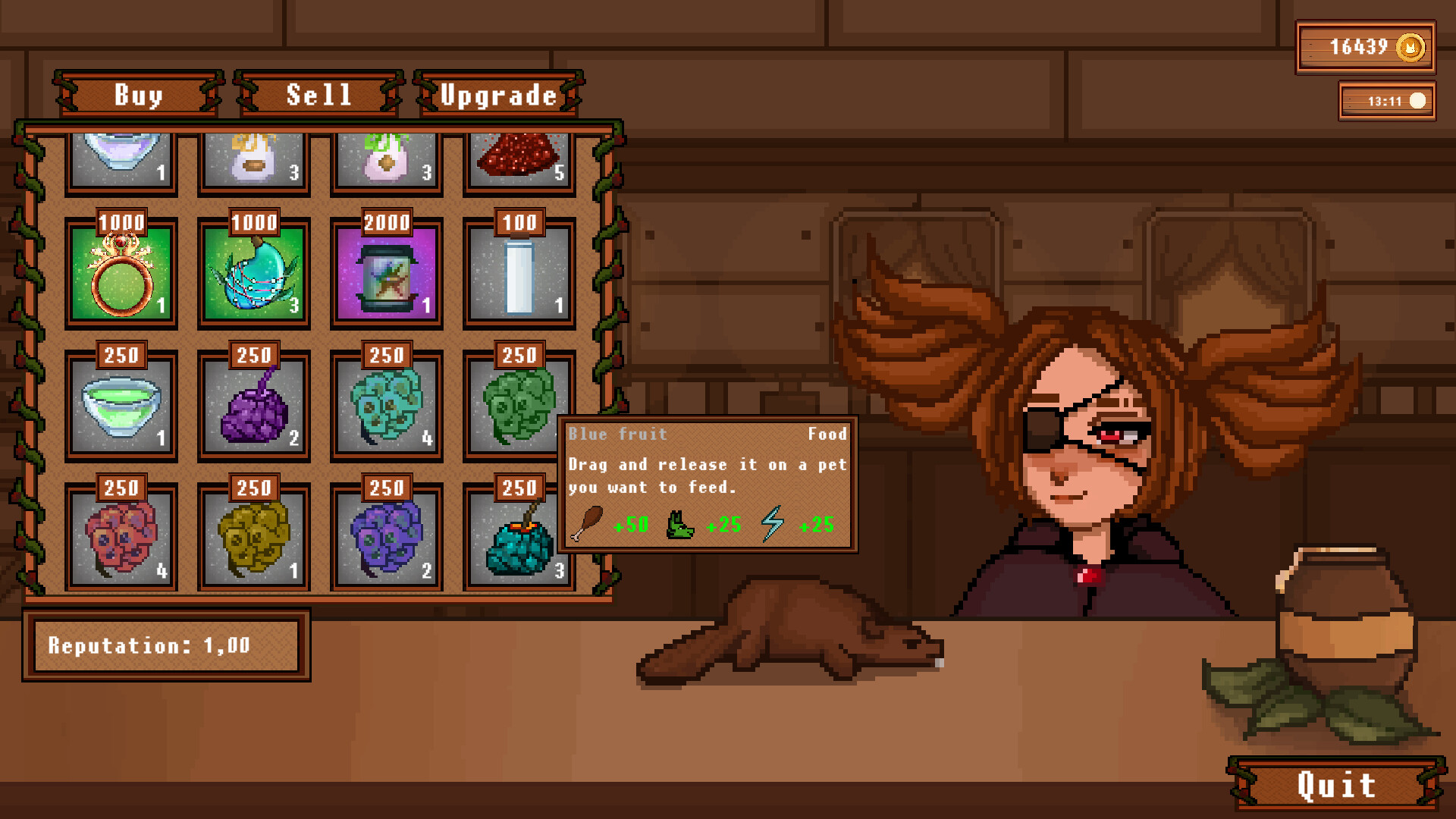Screen dimensions: 1456x819
Task: Click the green fruit beside the tooltip
Action: click(x=519, y=402)
